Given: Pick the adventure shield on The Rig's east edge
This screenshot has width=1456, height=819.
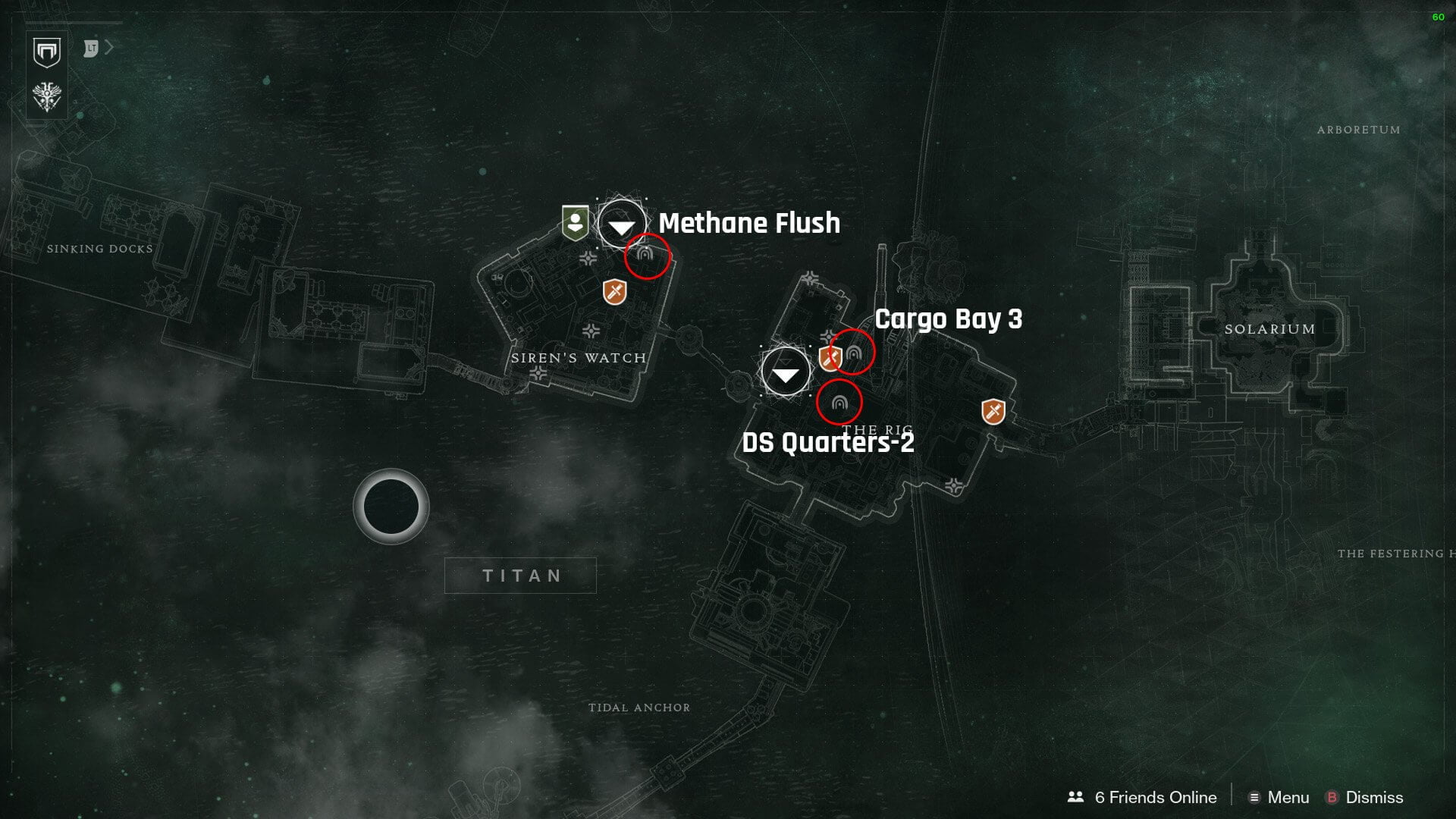Looking at the screenshot, I should click(x=993, y=412).
